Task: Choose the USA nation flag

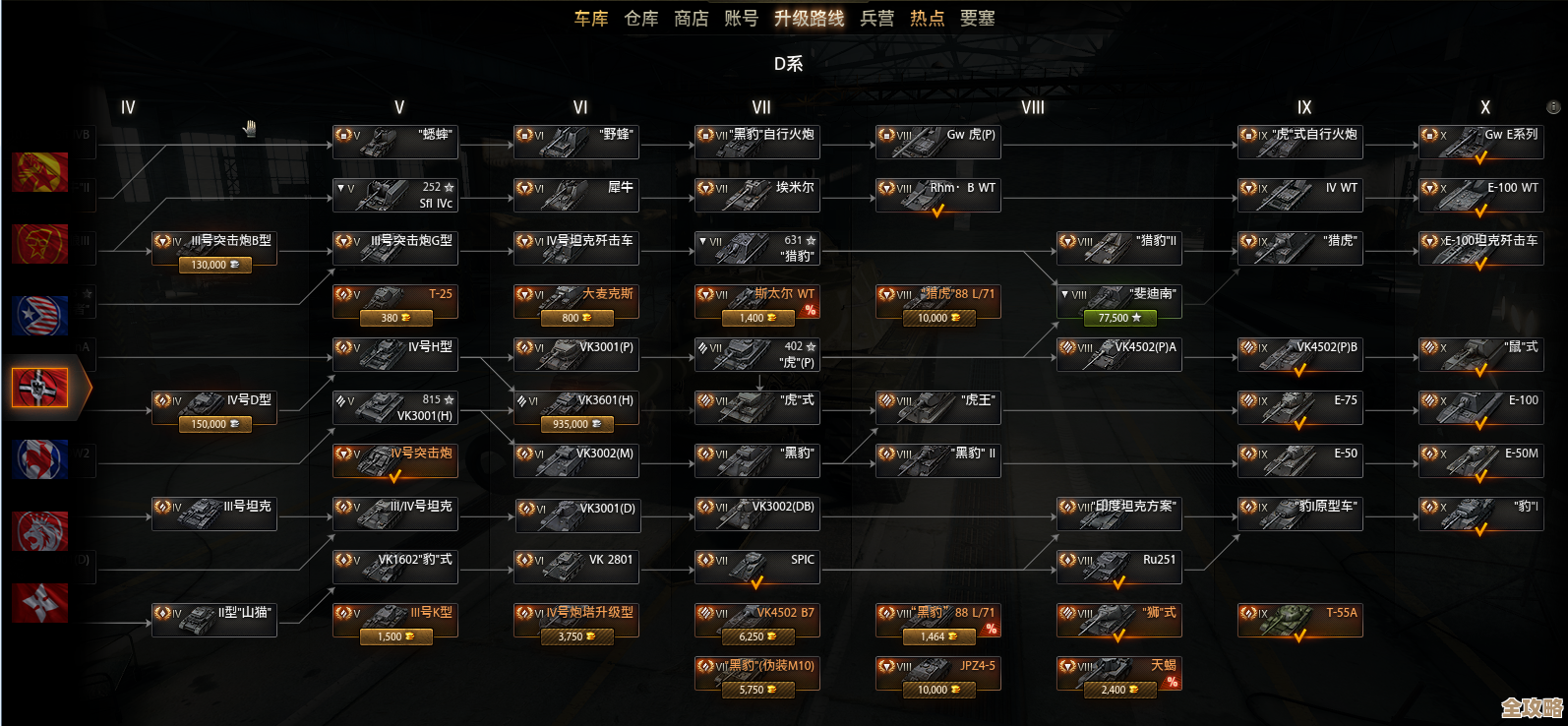Action: 40,316
